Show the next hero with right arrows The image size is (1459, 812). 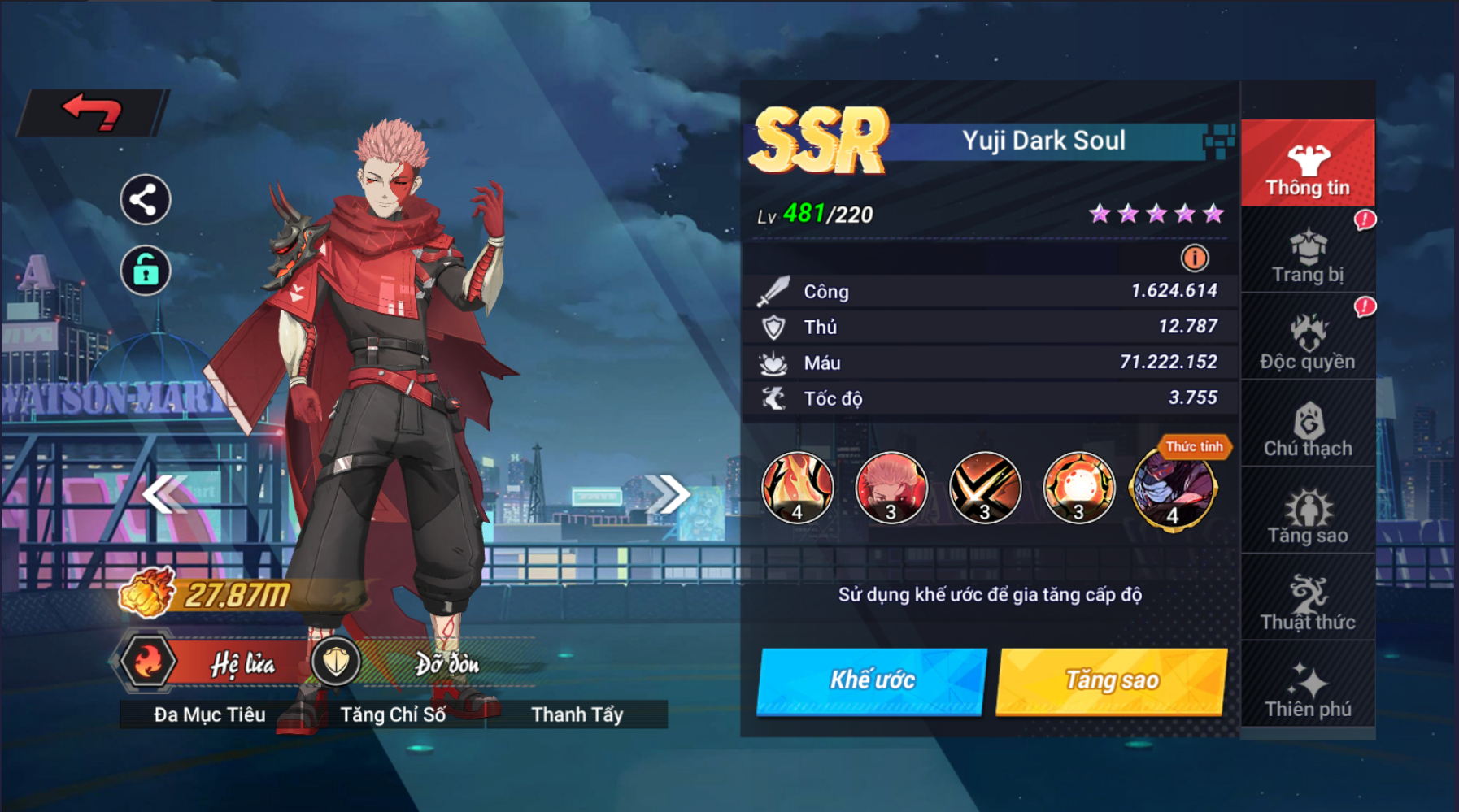point(668,494)
